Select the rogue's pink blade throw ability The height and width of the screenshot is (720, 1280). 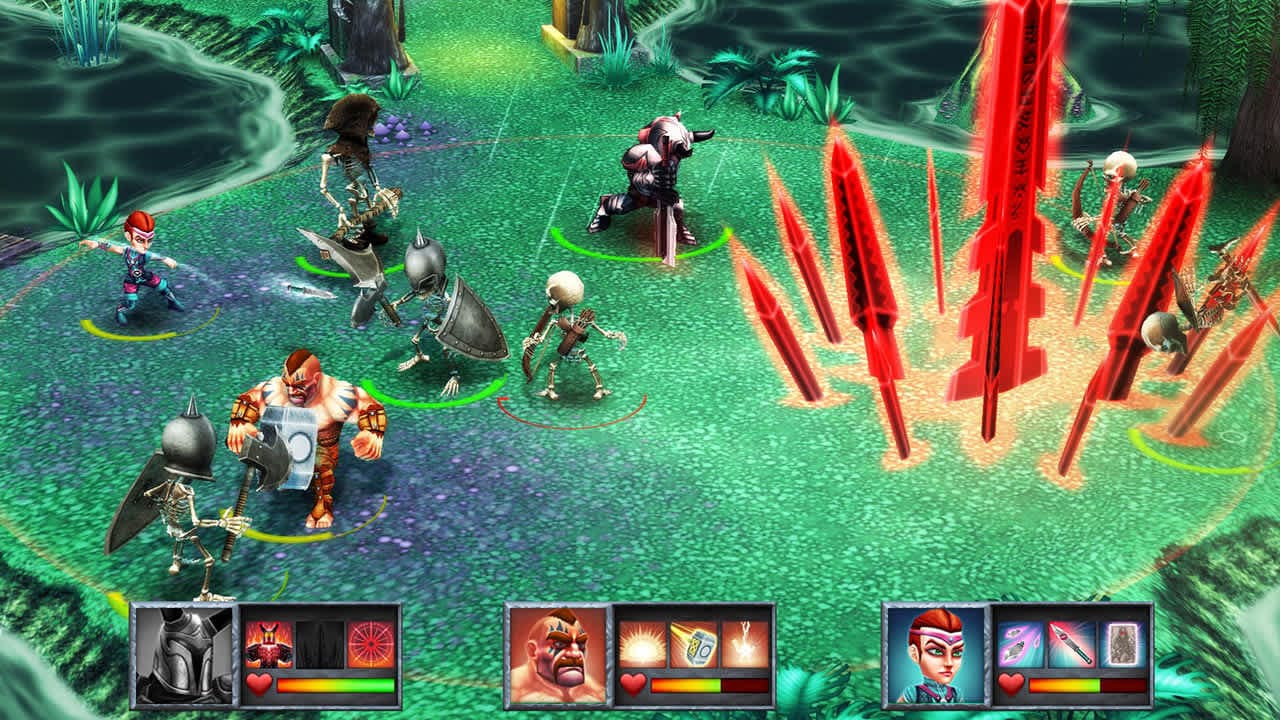click(x=1019, y=644)
